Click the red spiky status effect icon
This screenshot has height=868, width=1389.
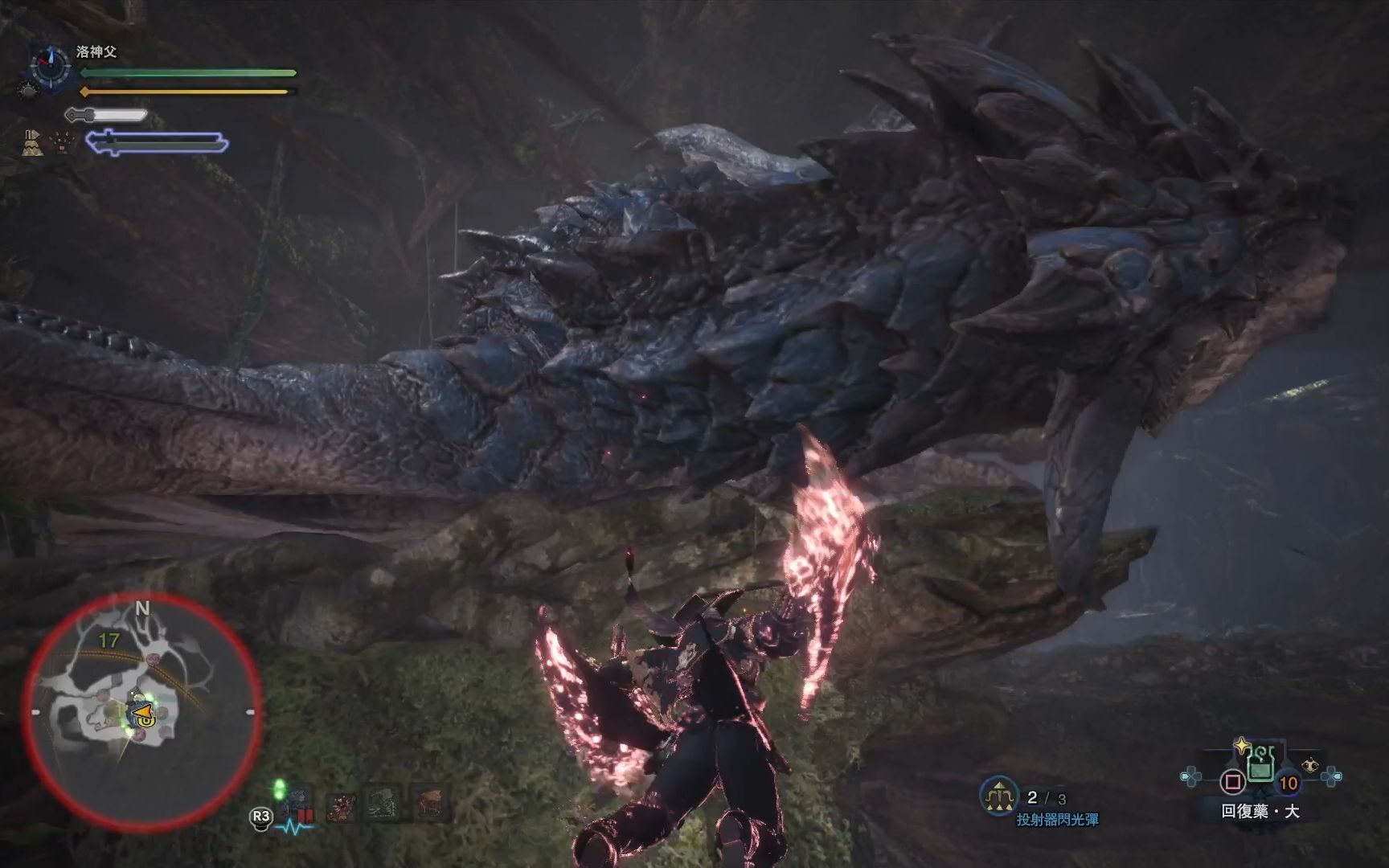coord(62,142)
